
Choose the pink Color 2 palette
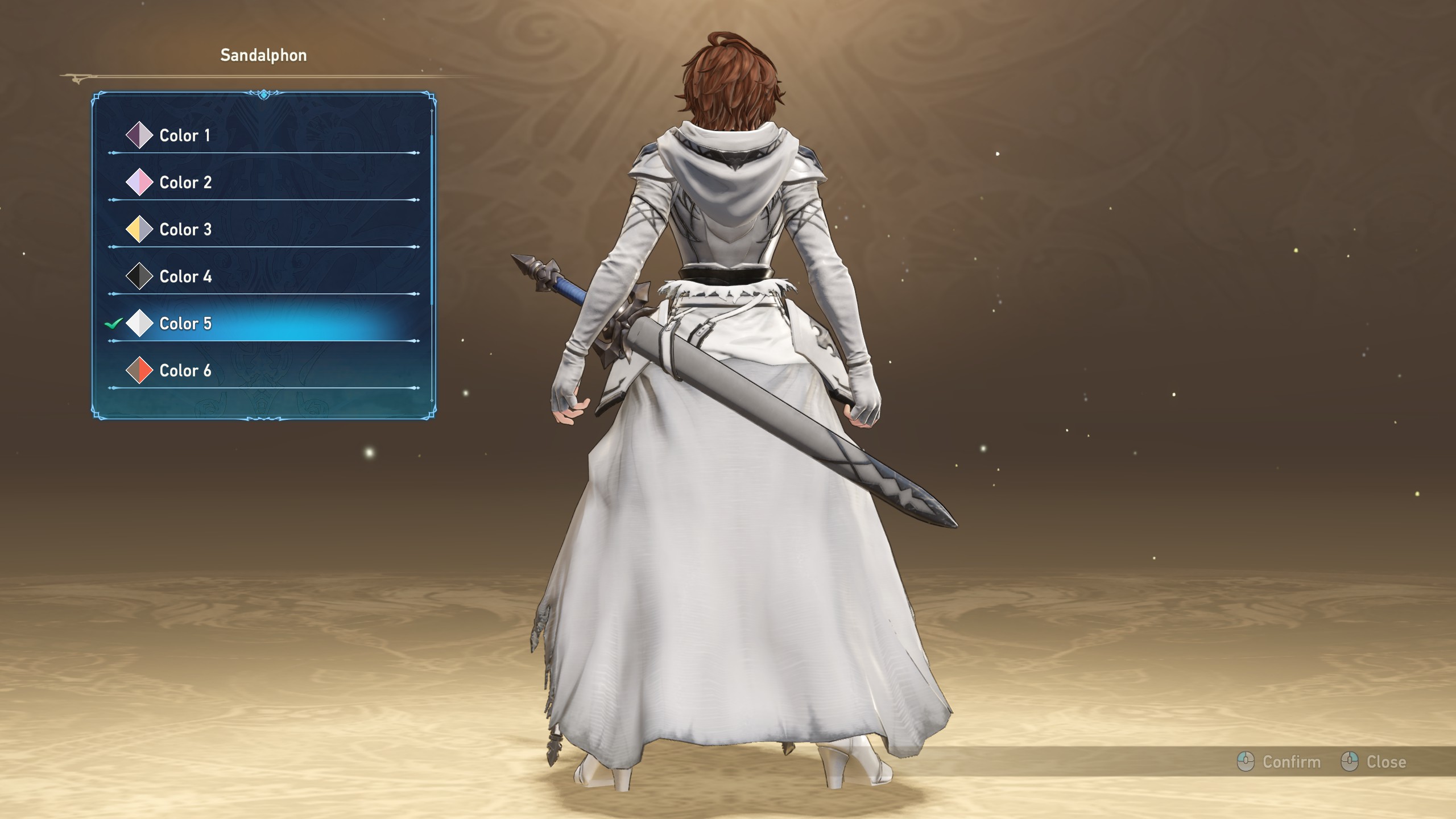tap(185, 183)
